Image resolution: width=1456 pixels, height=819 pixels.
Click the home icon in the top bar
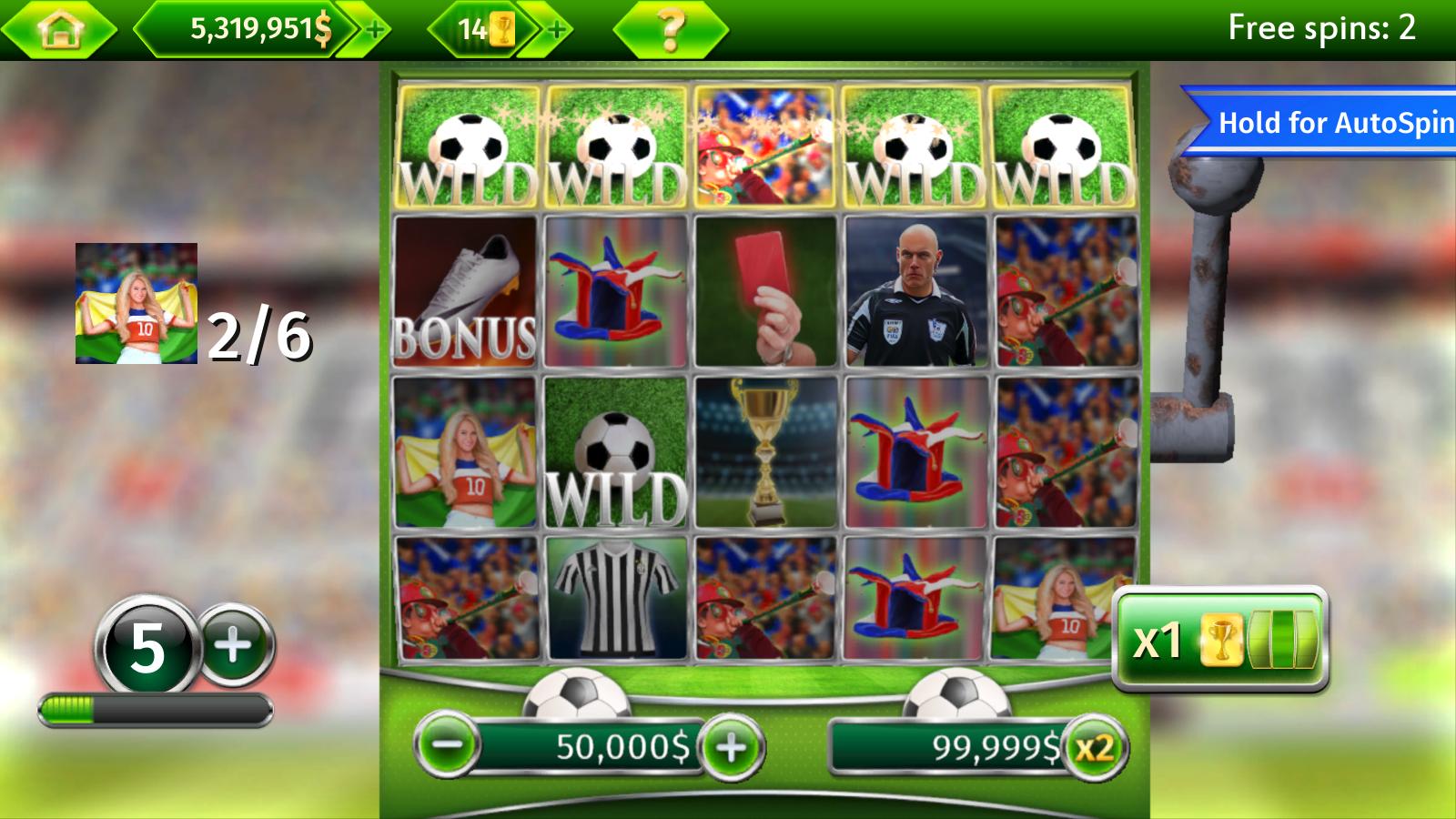pos(60,27)
